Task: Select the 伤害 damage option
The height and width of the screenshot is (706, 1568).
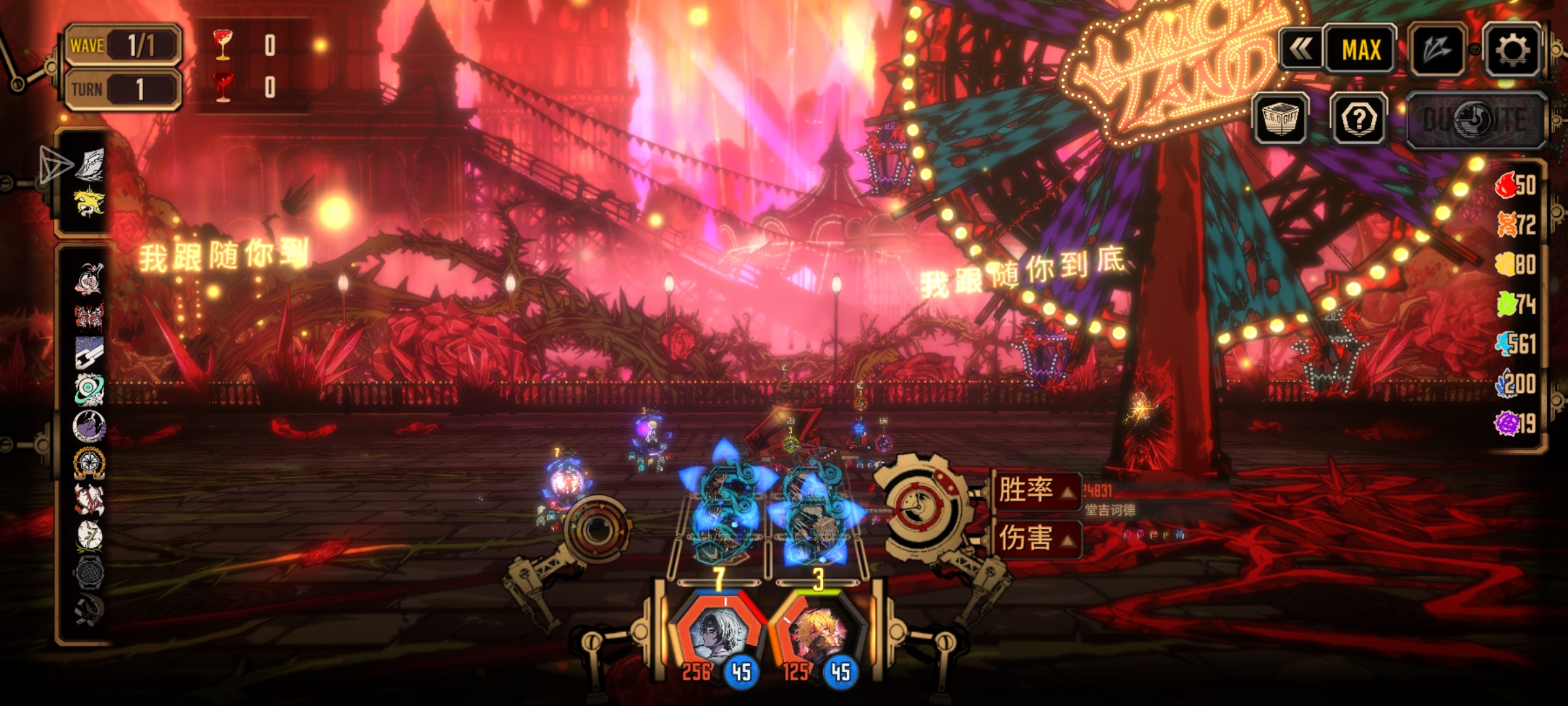Action: 1036,539
